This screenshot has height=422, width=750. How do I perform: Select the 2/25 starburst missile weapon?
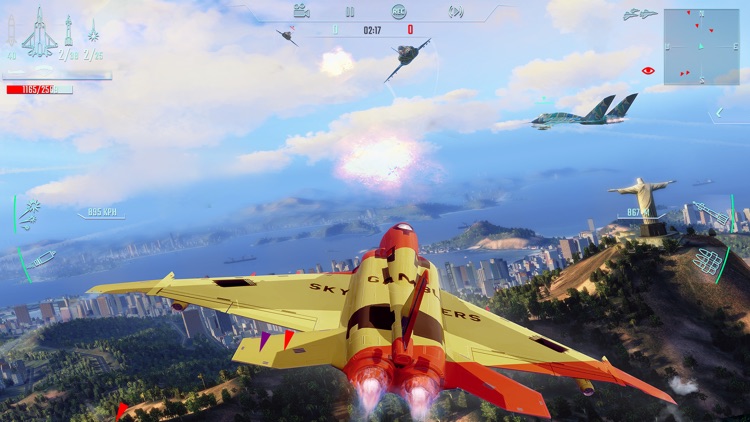[x=93, y=34]
